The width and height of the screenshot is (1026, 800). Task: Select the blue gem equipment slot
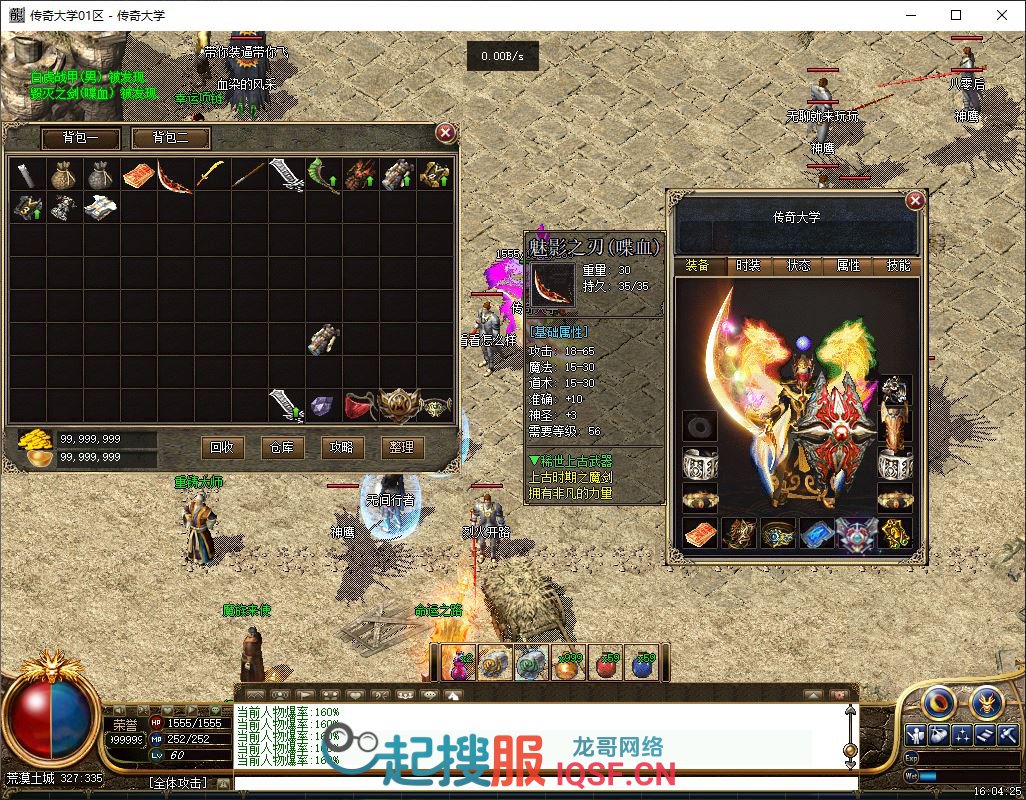click(x=815, y=534)
